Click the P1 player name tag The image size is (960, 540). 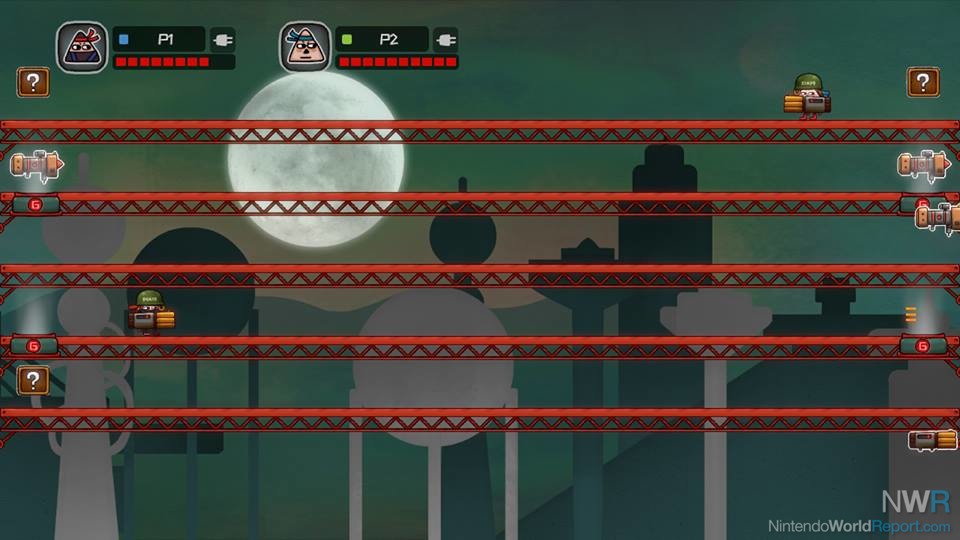tap(159, 40)
